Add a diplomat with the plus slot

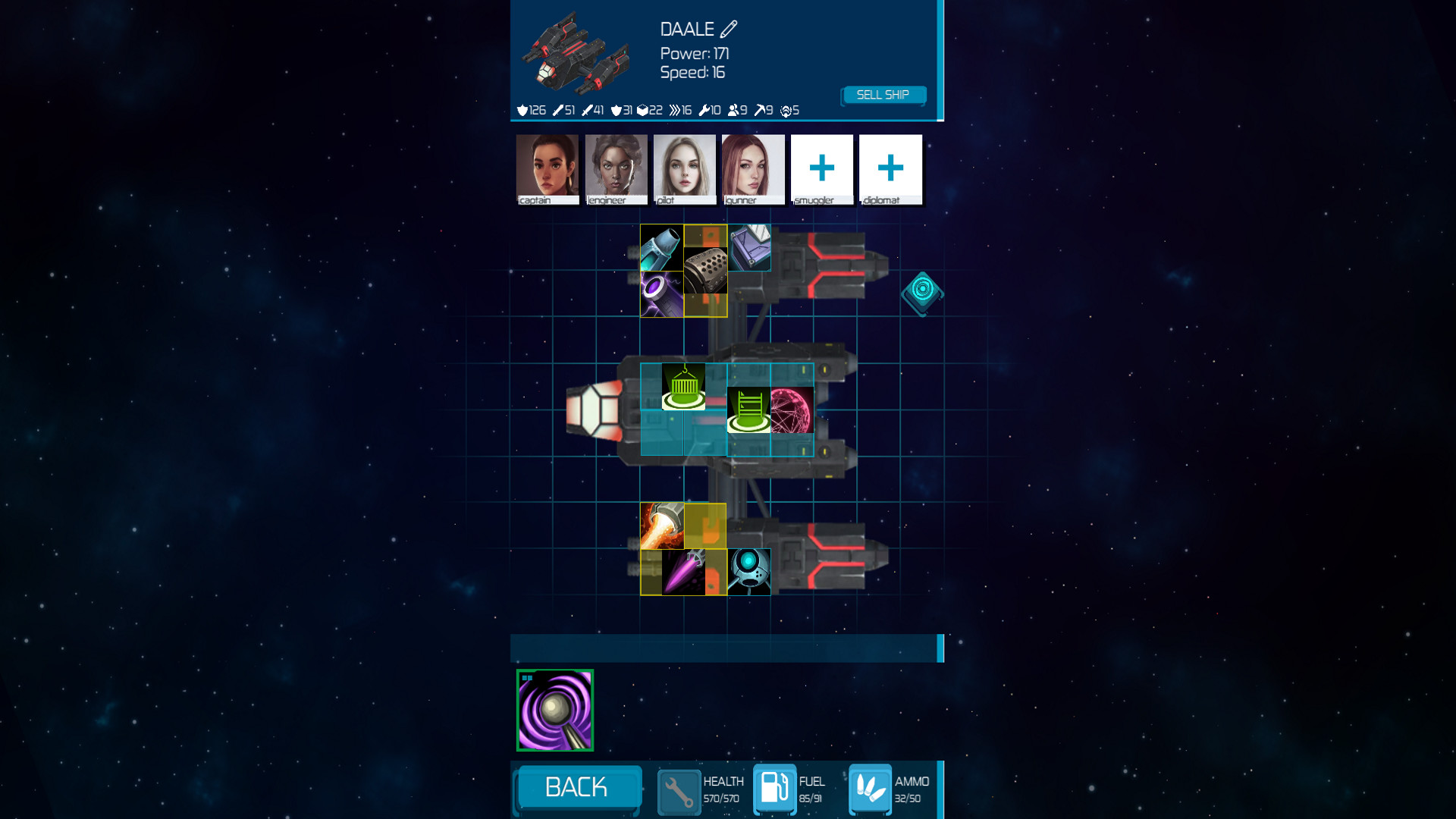[890, 168]
